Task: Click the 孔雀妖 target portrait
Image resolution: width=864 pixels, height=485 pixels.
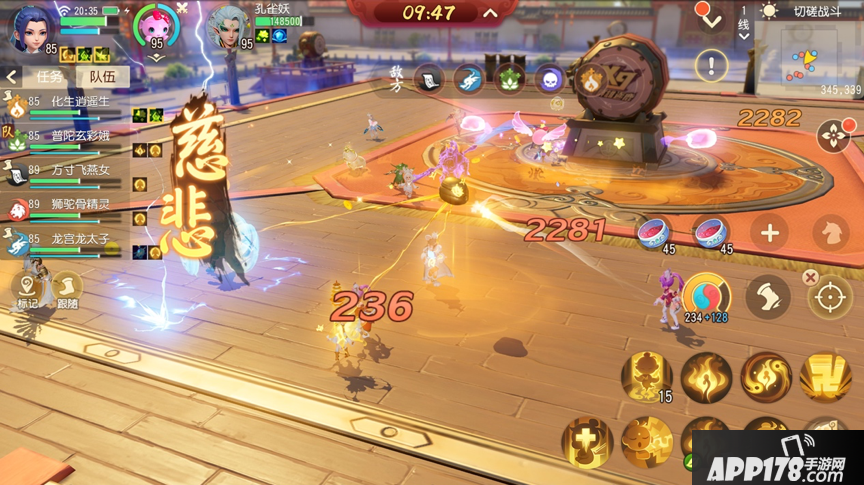Action: (x=229, y=26)
